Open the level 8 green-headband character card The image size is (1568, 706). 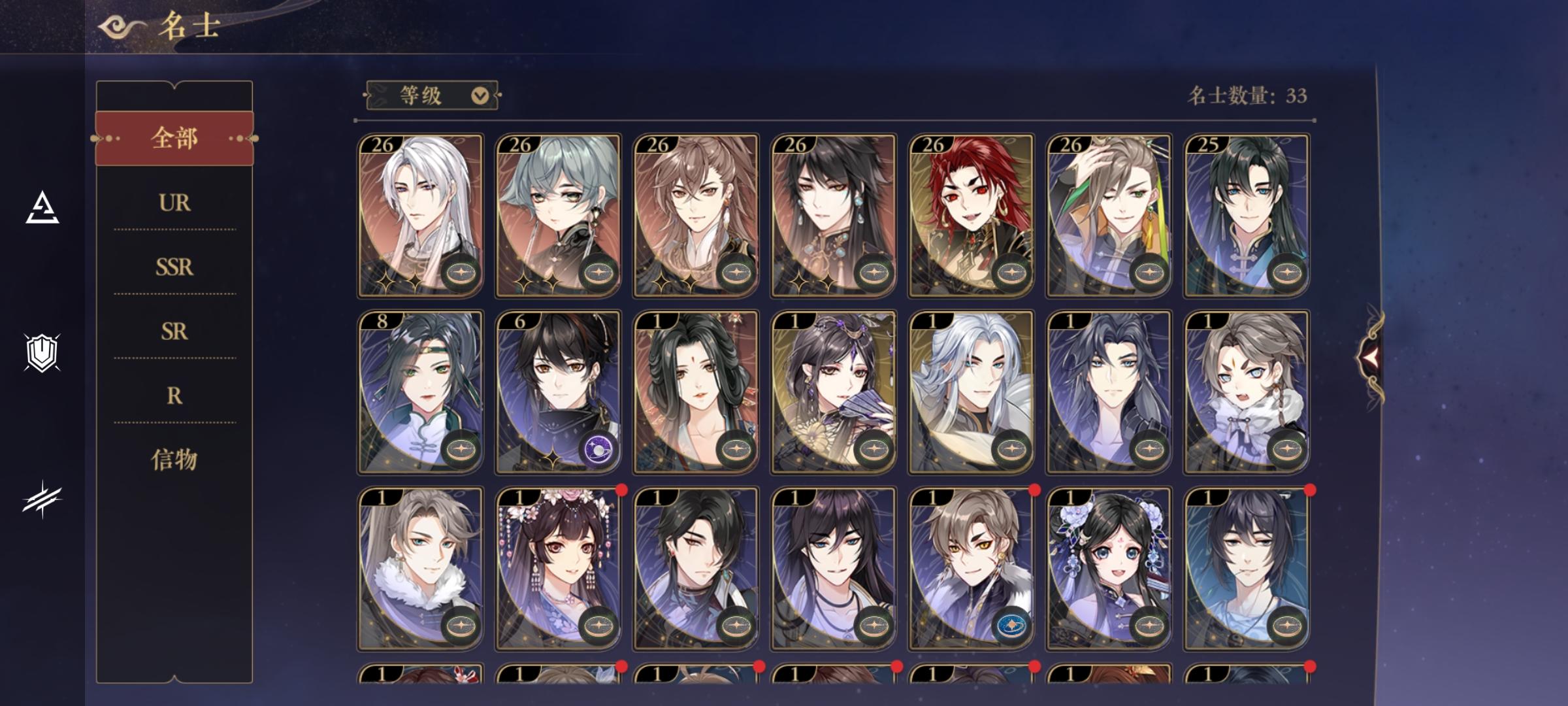click(420, 392)
